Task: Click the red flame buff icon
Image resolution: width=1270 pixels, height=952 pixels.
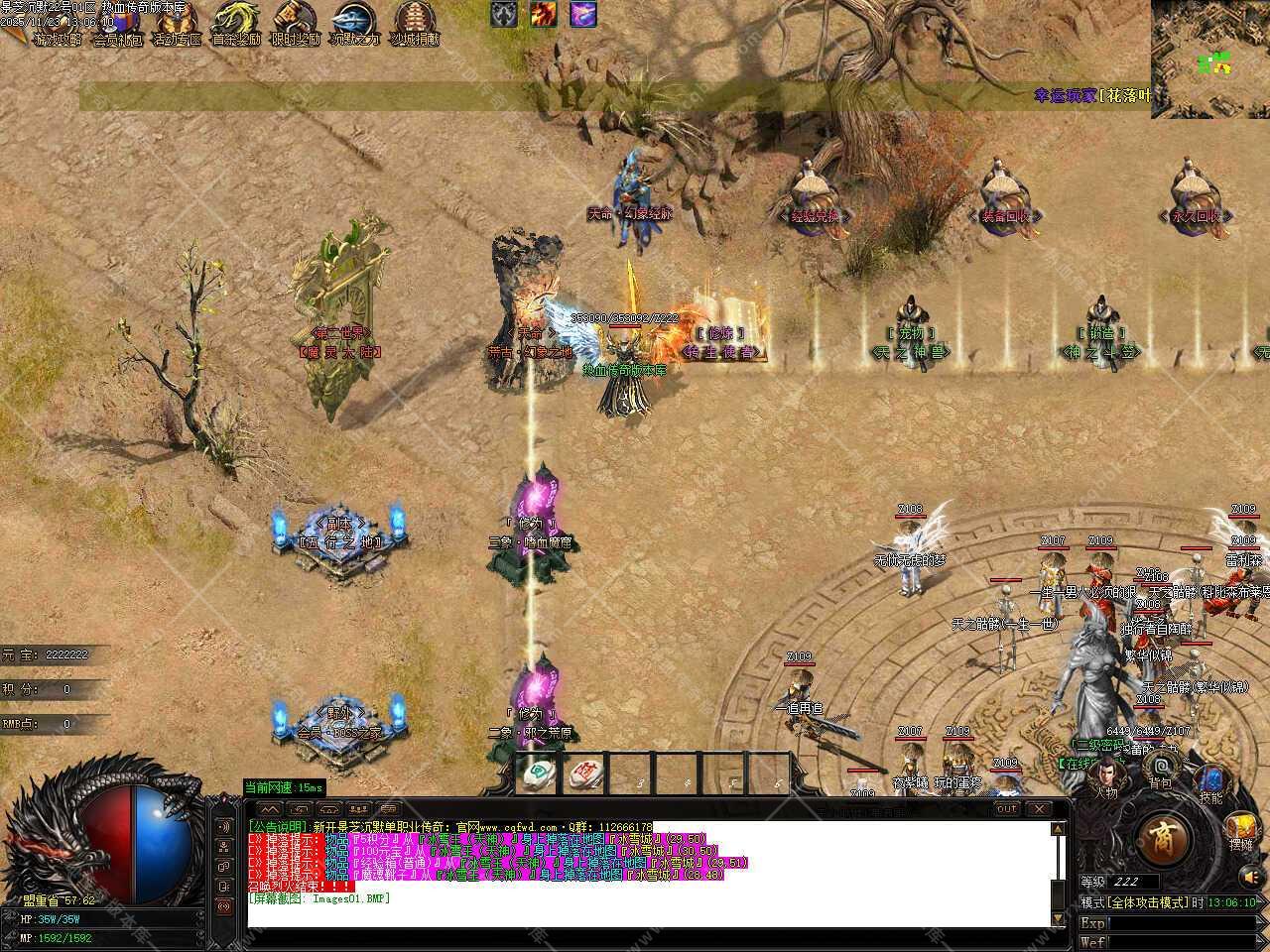Action: click(543, 14)
